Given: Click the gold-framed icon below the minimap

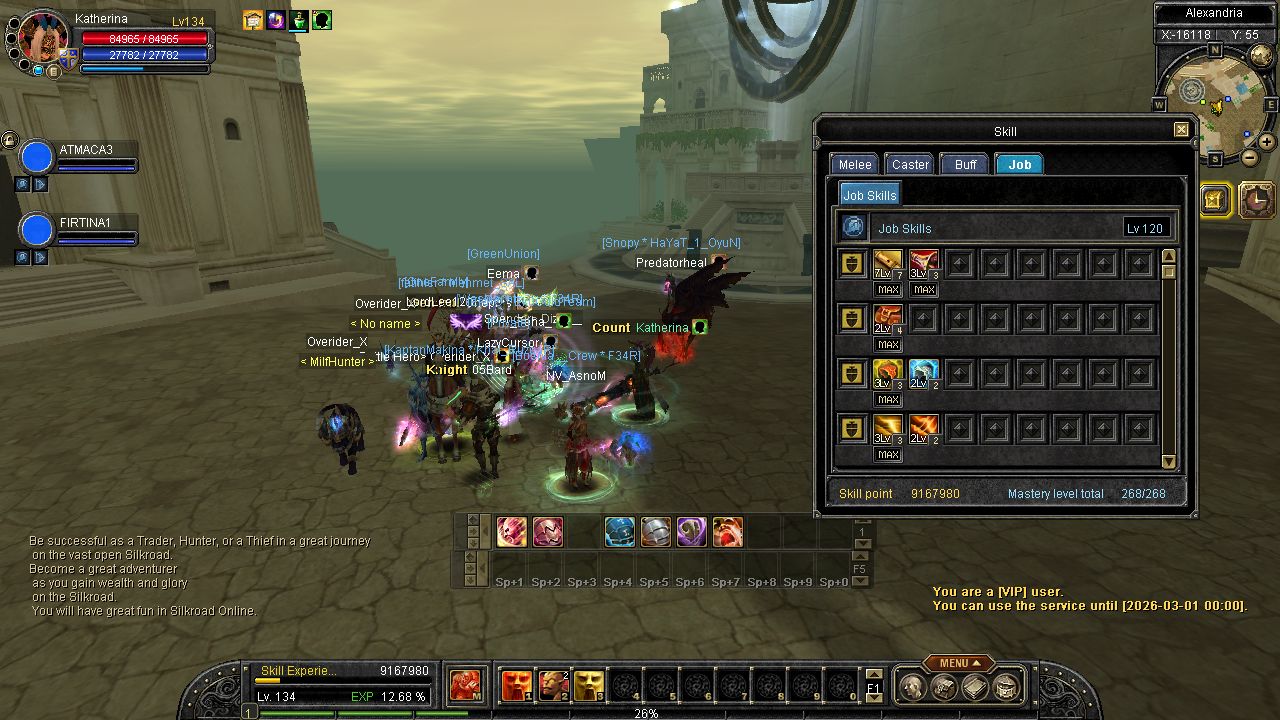Looking at the screenshot, I should (1214, 200).
